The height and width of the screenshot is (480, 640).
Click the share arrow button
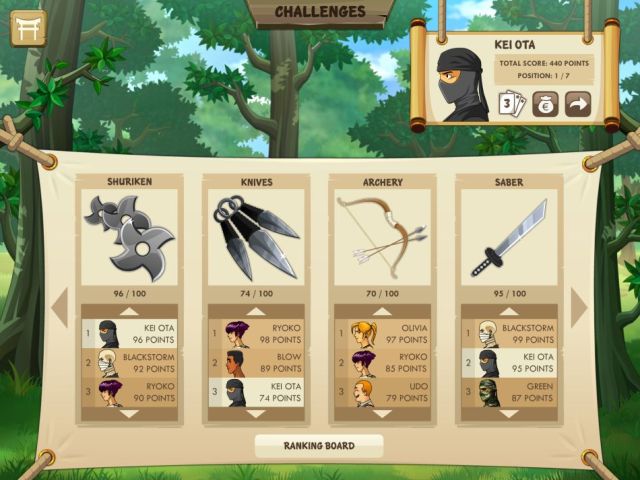coord(578,104)
